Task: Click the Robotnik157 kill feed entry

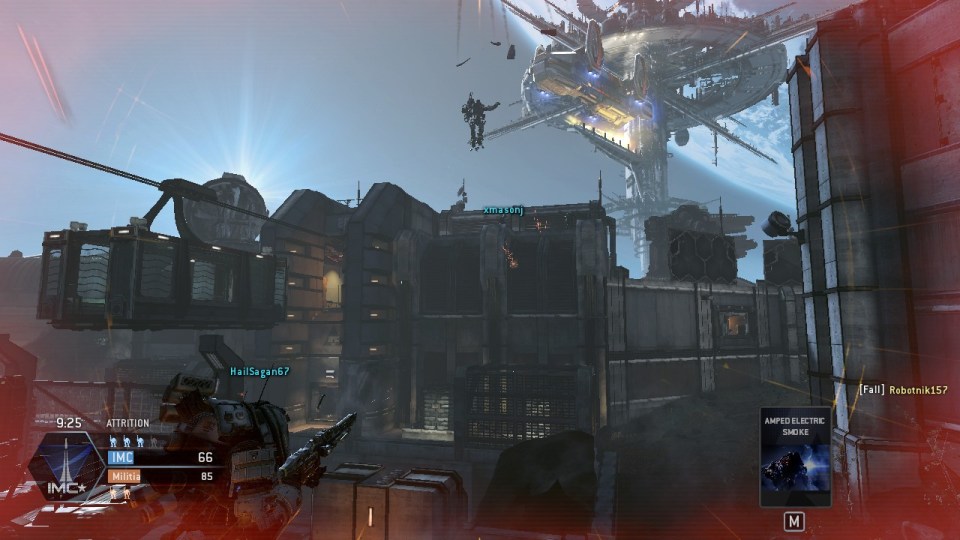Action: tap(903, 389)
